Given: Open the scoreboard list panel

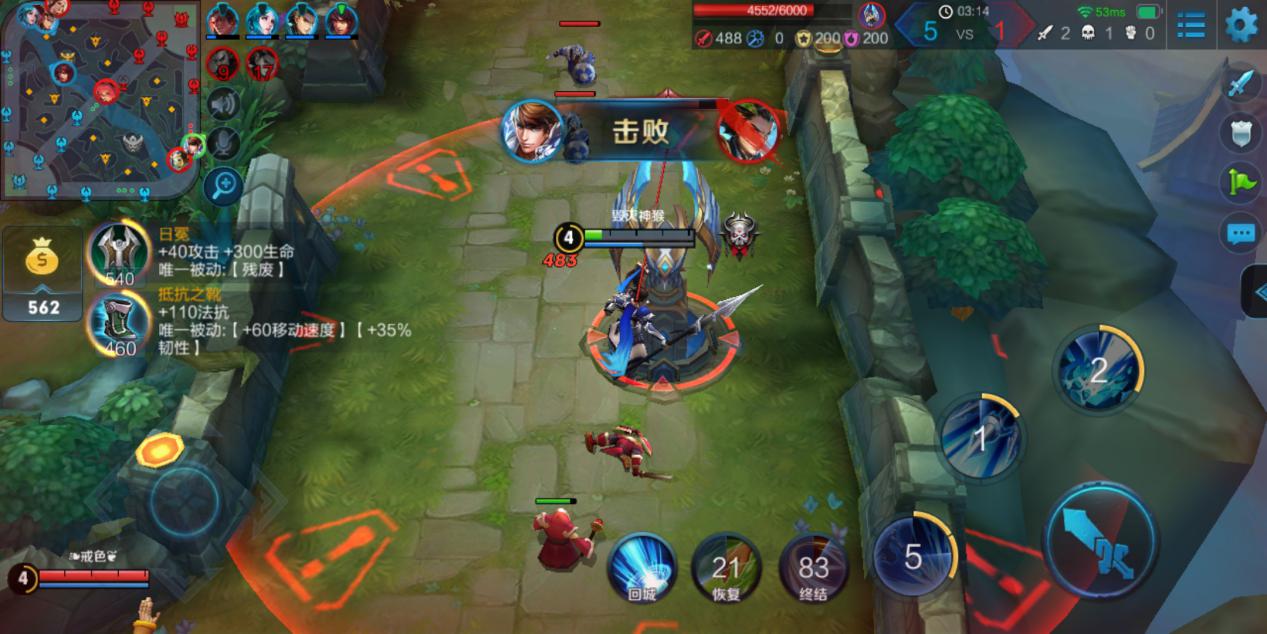Looking at the screenshot, I should (1190, 25).
